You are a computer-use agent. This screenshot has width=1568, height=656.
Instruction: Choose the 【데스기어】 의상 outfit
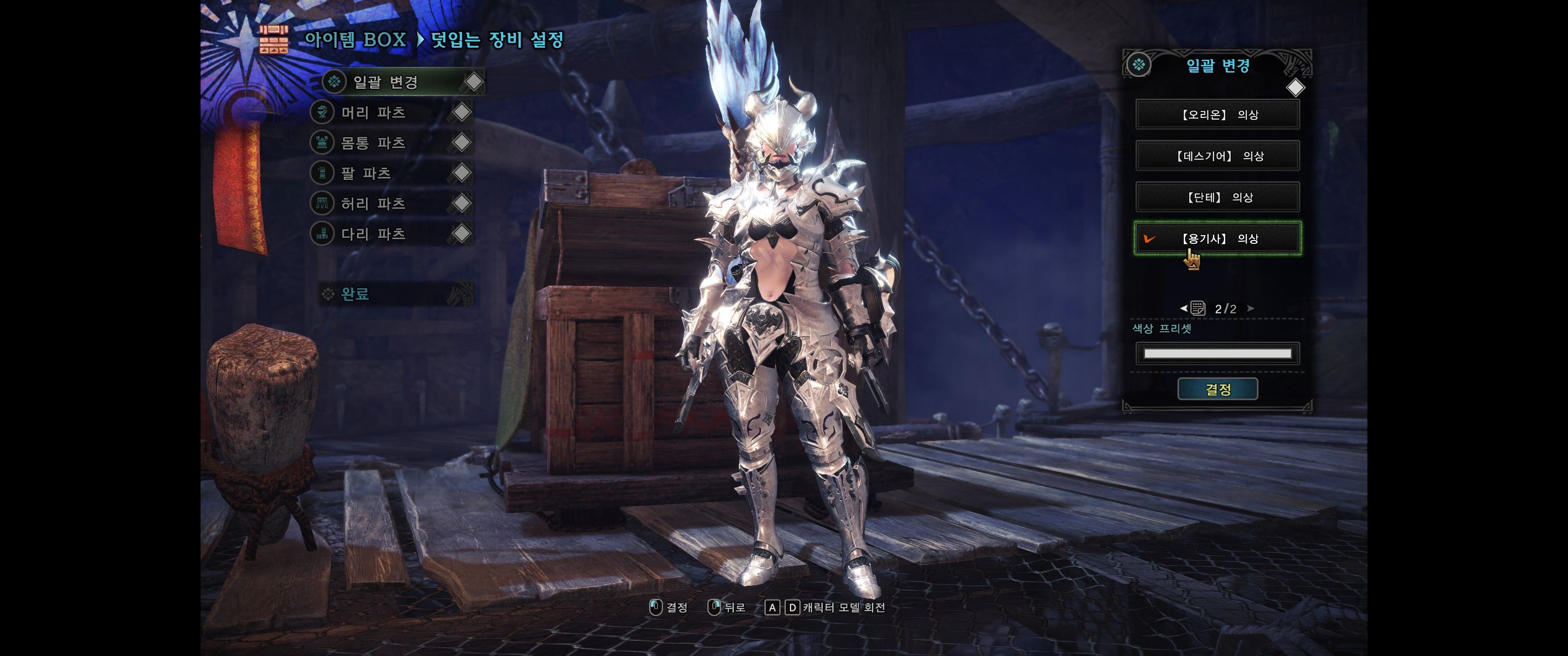pyautogui.click(x=1217, y=156)
